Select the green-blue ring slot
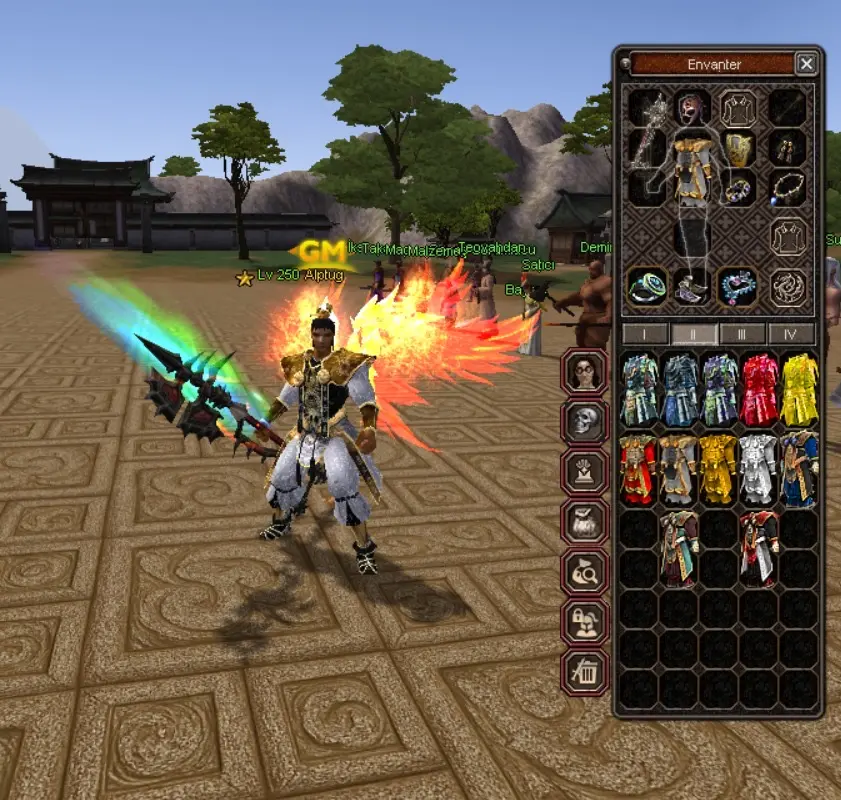This screenshot has width=841, height=800. pyautogui.click(x=646, y=287)
